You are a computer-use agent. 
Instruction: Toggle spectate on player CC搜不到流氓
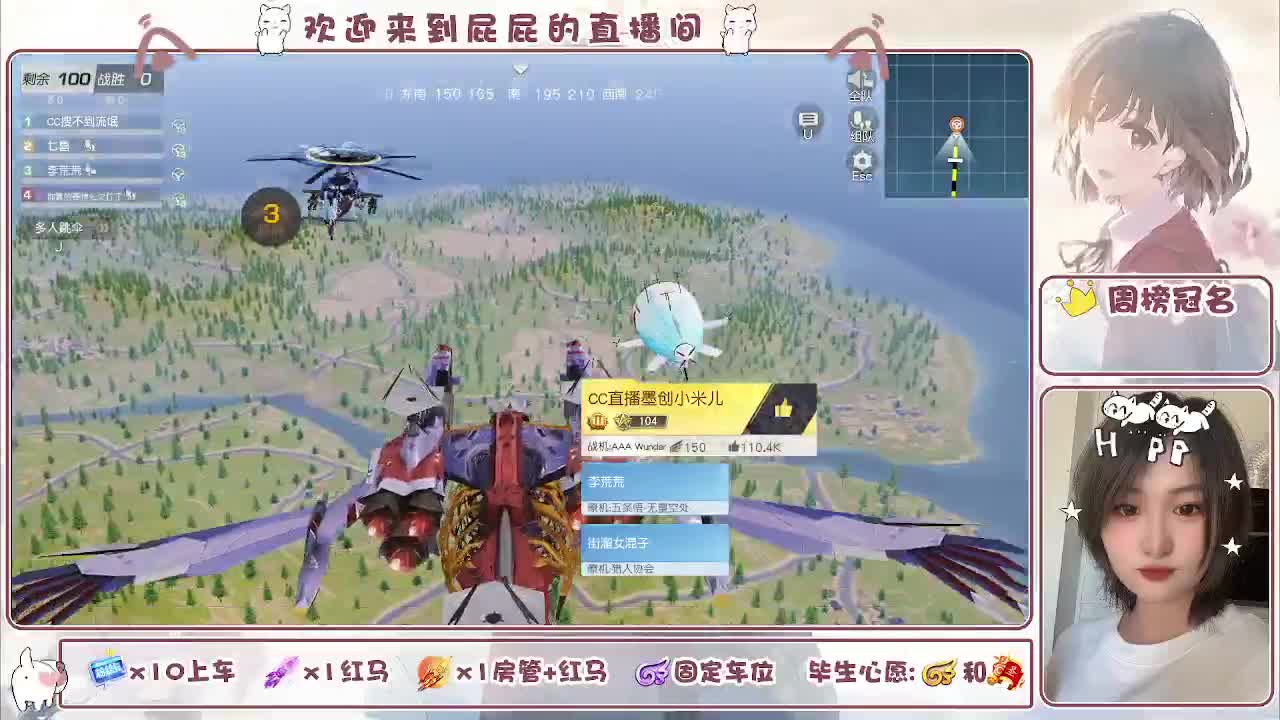pos(179,125)
